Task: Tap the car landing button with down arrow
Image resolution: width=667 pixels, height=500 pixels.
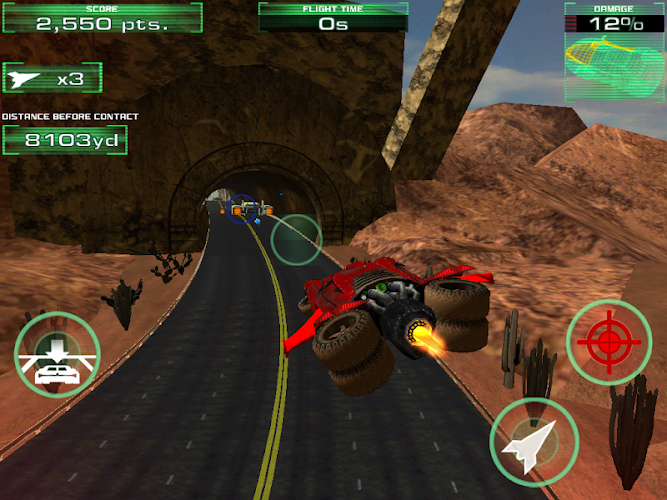Action: pyautogui.click(x=57, y=356)
